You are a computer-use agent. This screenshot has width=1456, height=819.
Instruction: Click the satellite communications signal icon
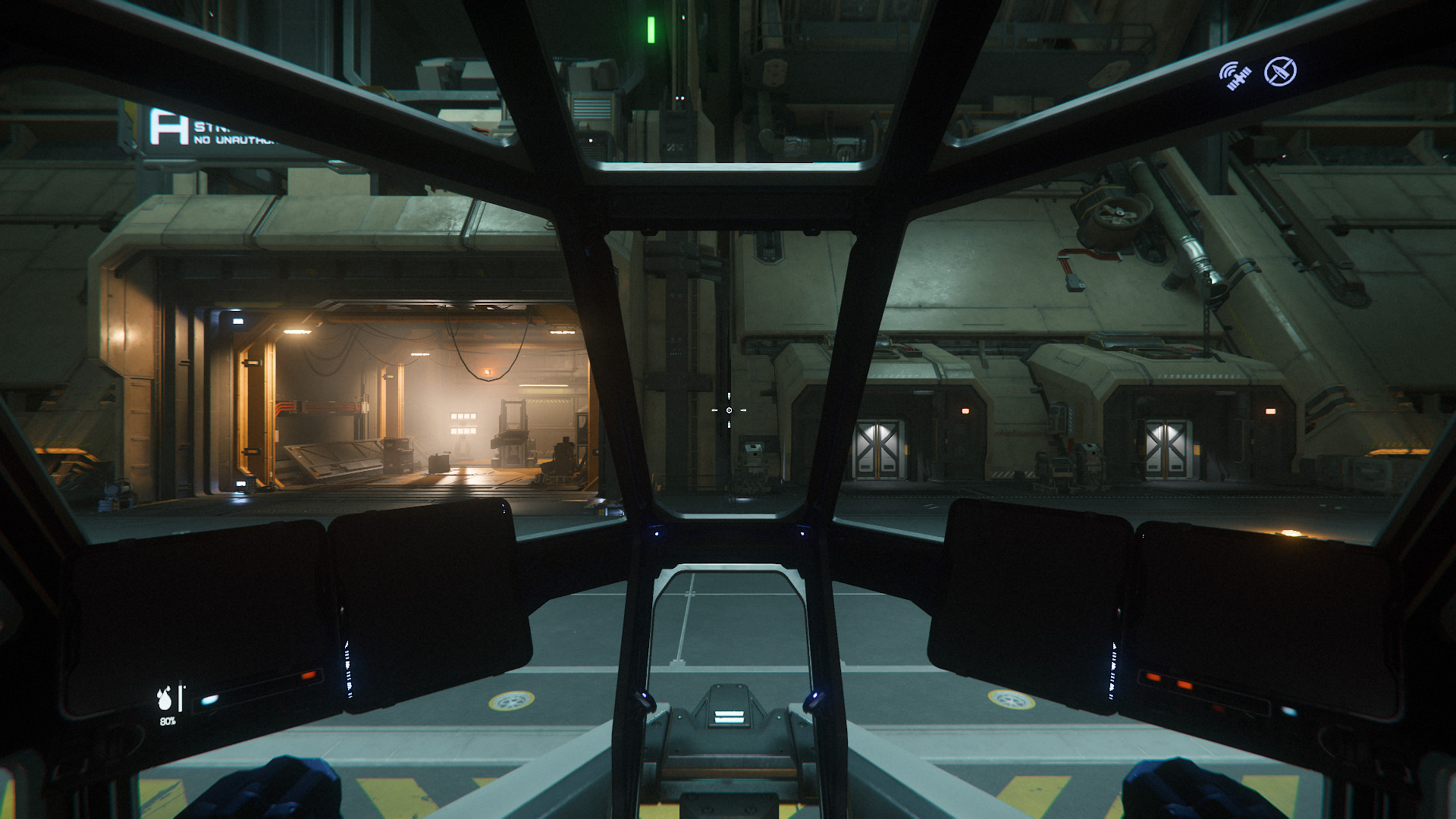pyautogui.click(x=1235, y=76)
